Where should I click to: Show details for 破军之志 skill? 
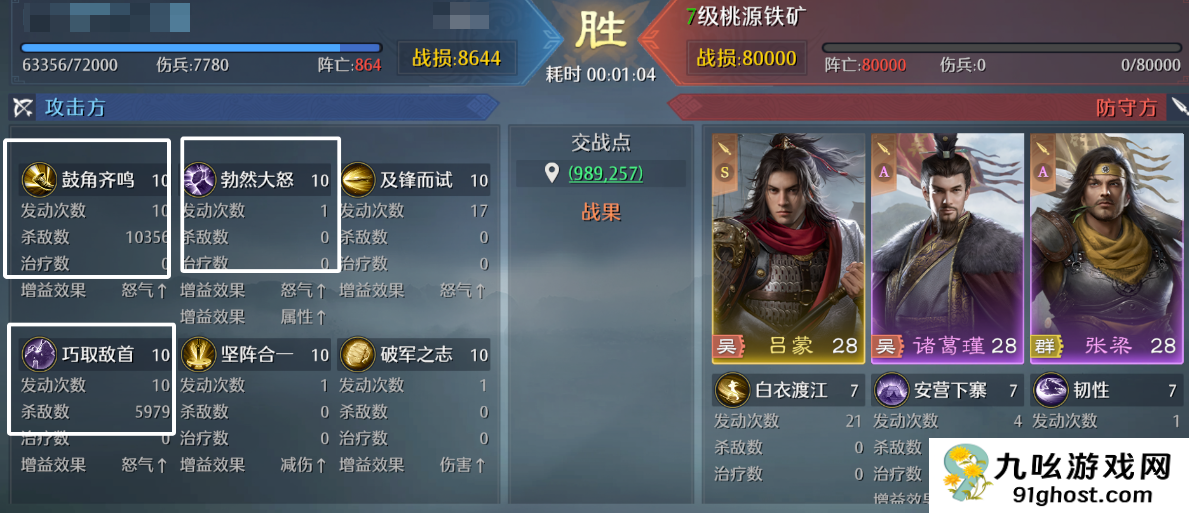[357, 354]
